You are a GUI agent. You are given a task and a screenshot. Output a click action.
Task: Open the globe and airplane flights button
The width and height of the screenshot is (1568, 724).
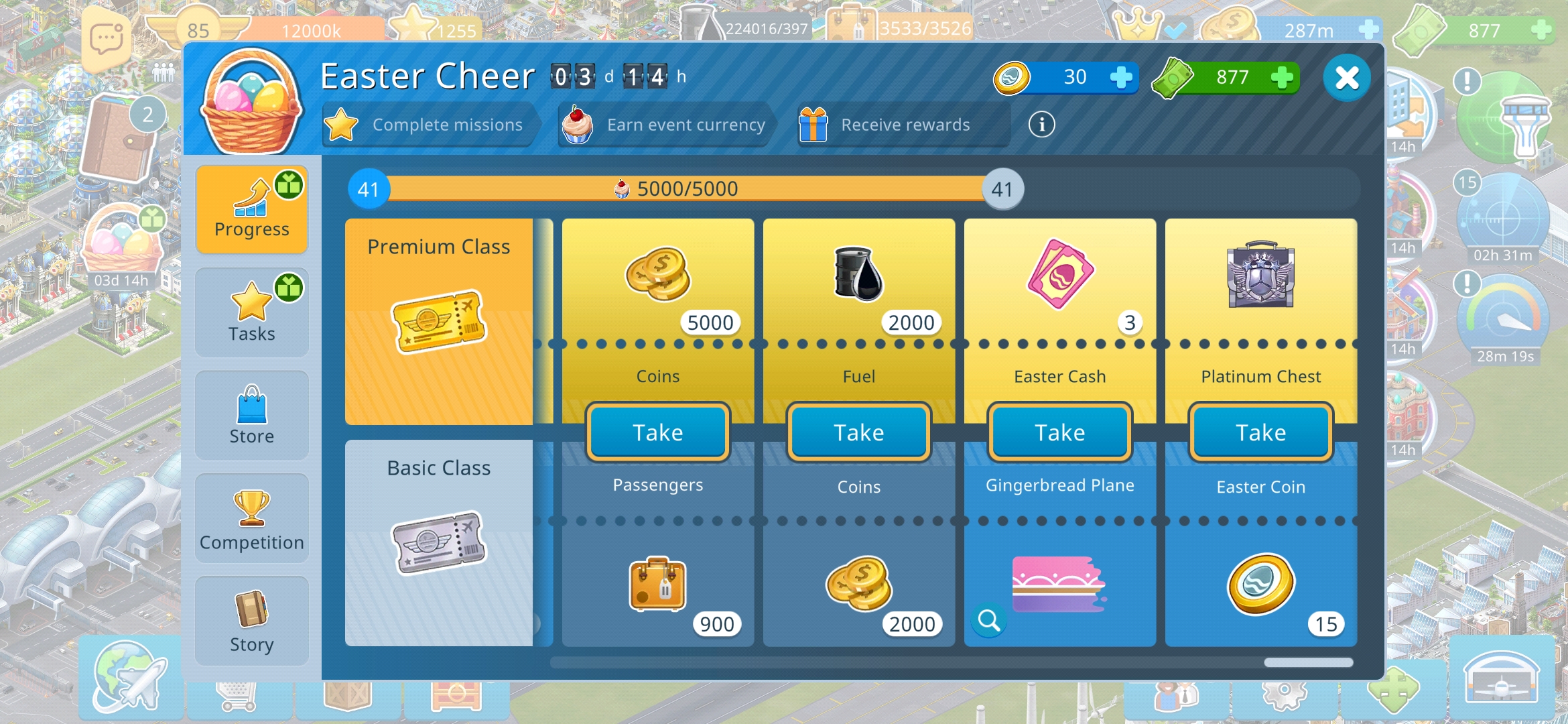click(130, 676)
